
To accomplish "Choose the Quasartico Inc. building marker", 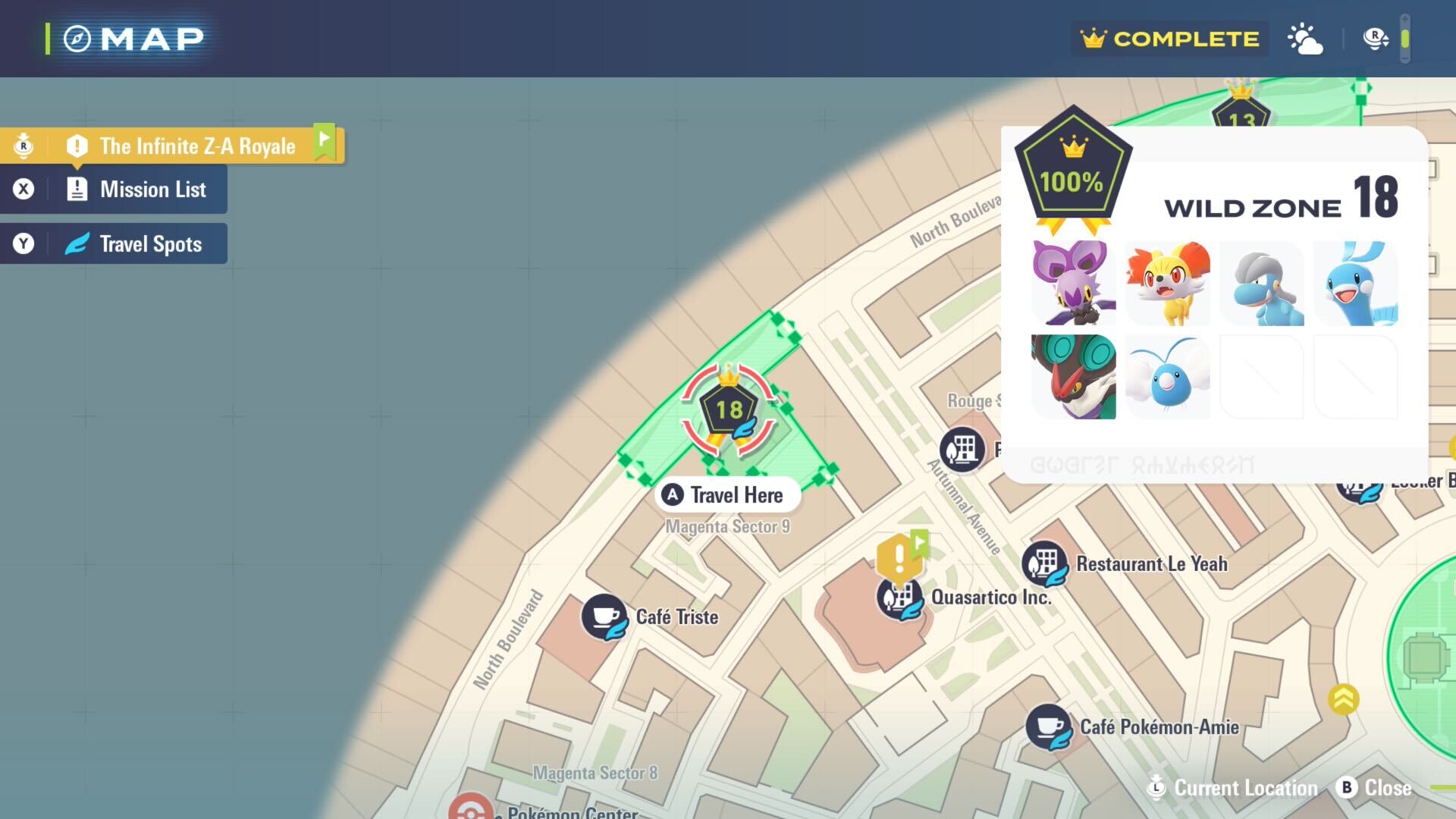I will pyautogui.click(x=899, y=598).
